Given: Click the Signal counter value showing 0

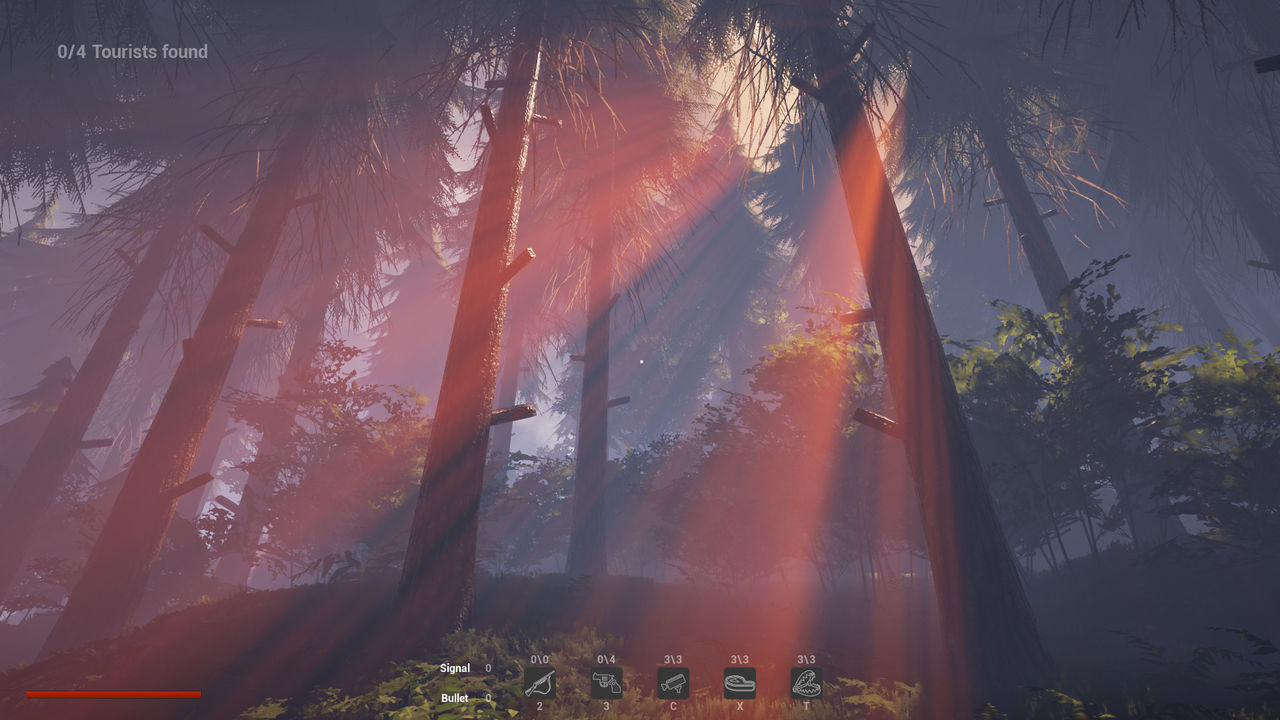Looking at the screenshot, I should (x=487, y=668).
